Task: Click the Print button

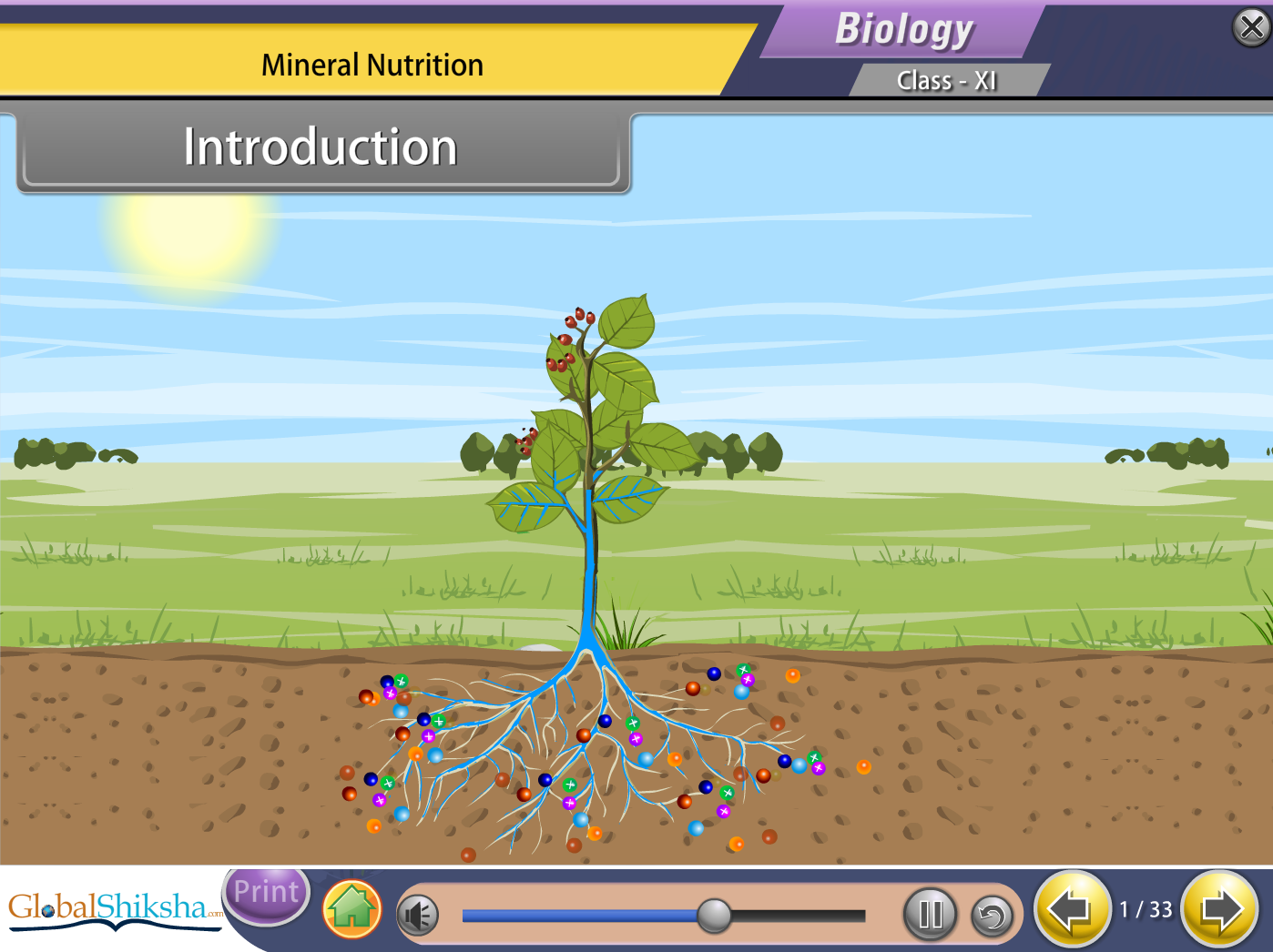Action: pyautogui.click(x=266, y=893)
